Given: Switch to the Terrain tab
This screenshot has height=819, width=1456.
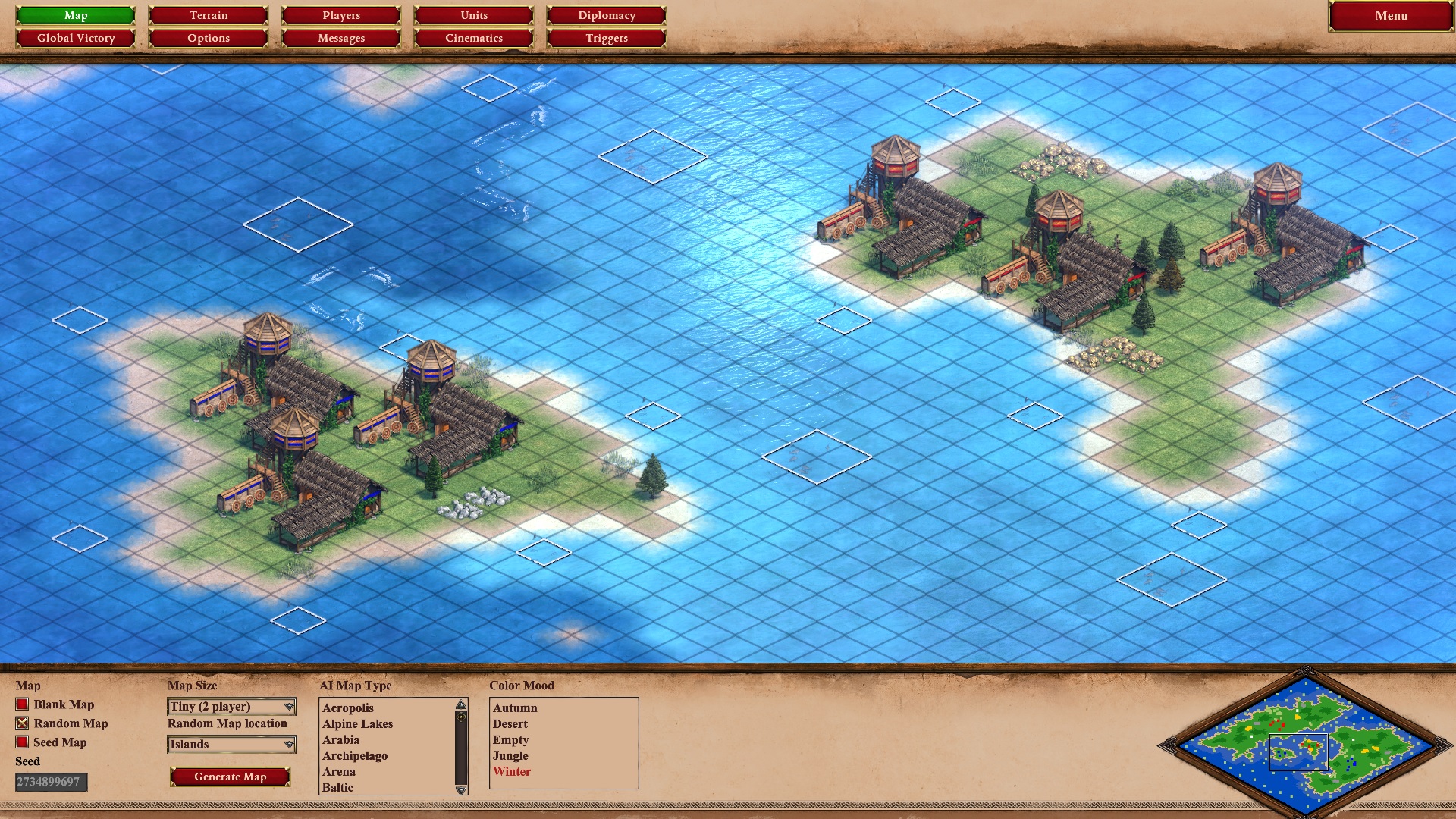Looking at the screenshot, I should click(x=207, y=14).
